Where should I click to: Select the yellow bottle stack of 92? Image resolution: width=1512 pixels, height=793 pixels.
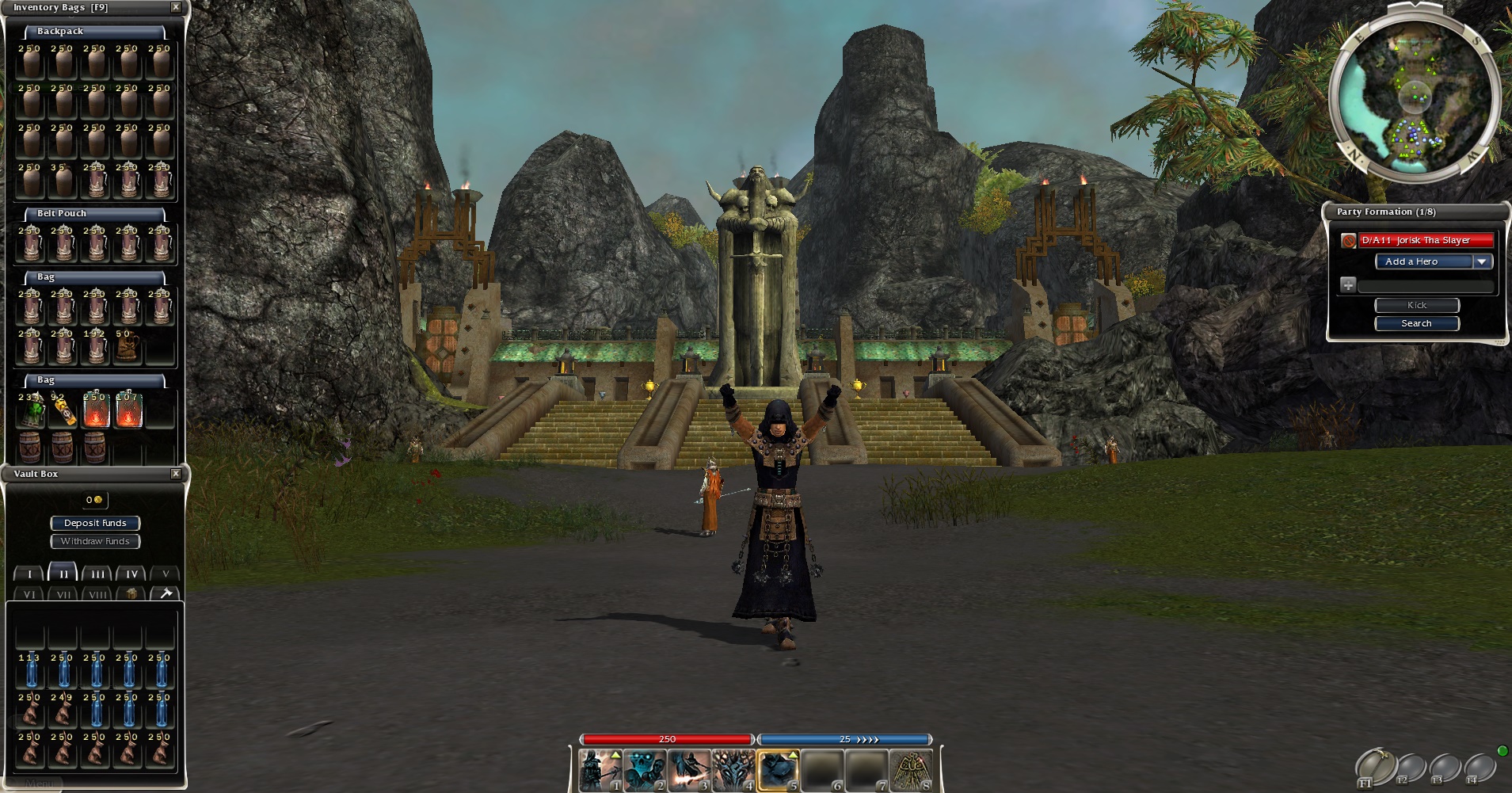pyautogui.click(x=63, y=410)
